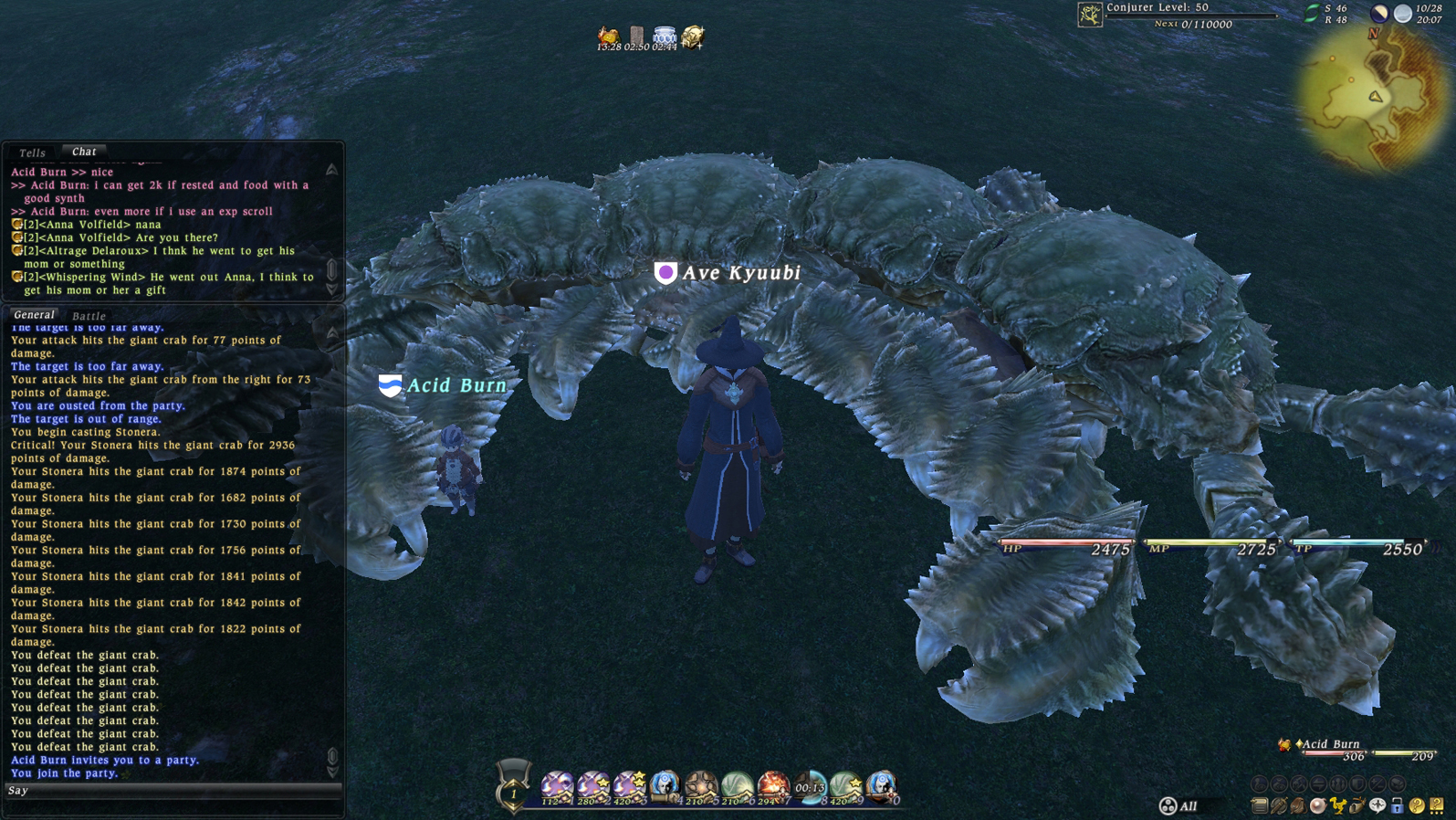Open the quest journal icon

point(1261,806)
